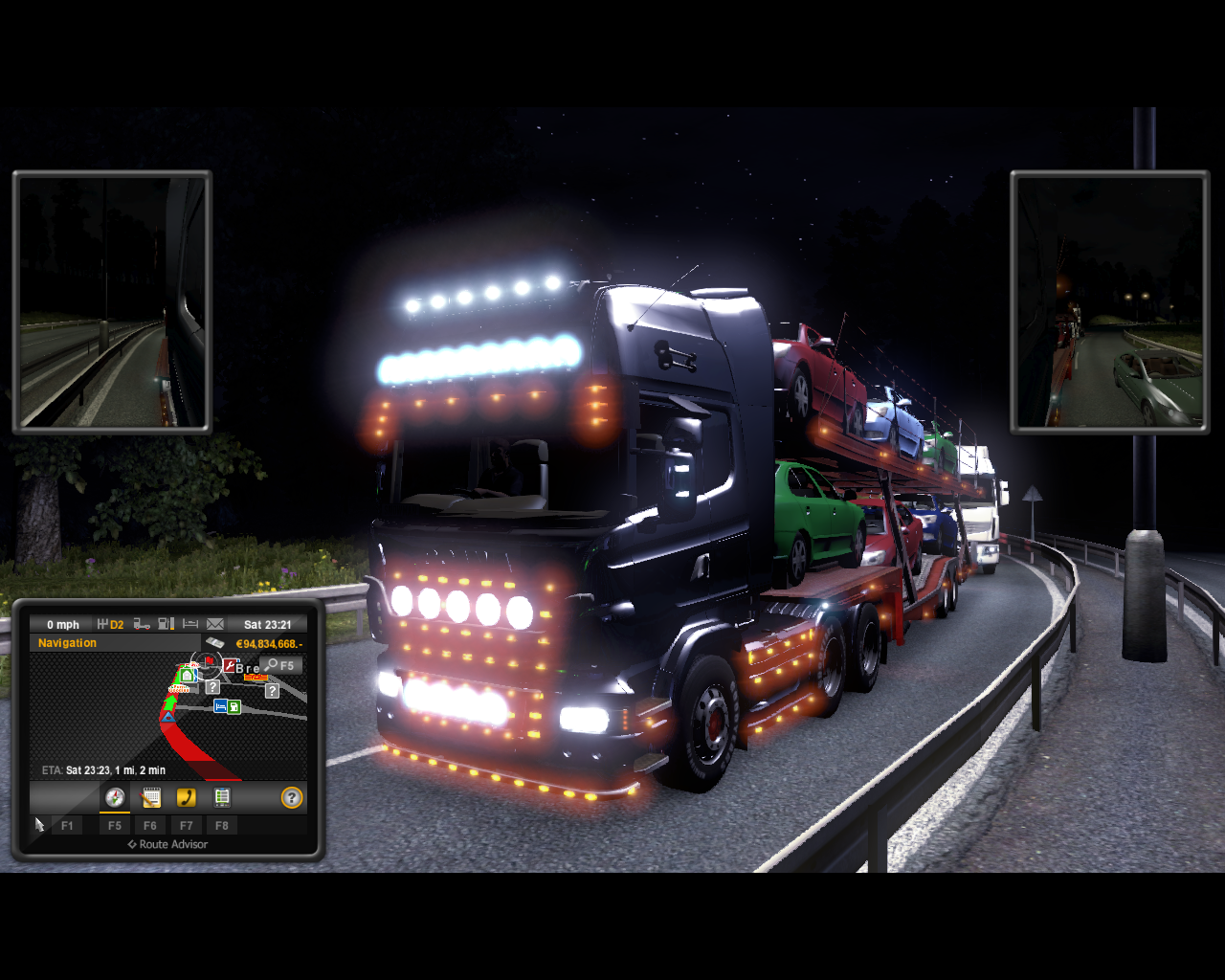The width and height of the screenshot is (1225, 980).
Task: Select the green fuel station map marker
Action: [x=234, y=707]
